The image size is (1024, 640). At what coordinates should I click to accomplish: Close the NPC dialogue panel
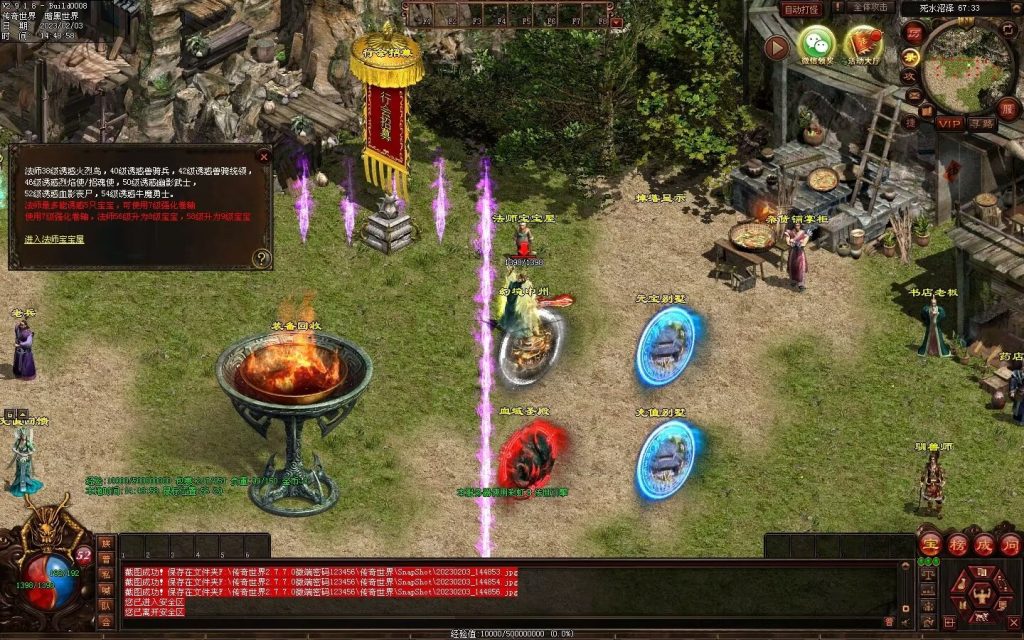pyautogui.click(x=264, y=156)
